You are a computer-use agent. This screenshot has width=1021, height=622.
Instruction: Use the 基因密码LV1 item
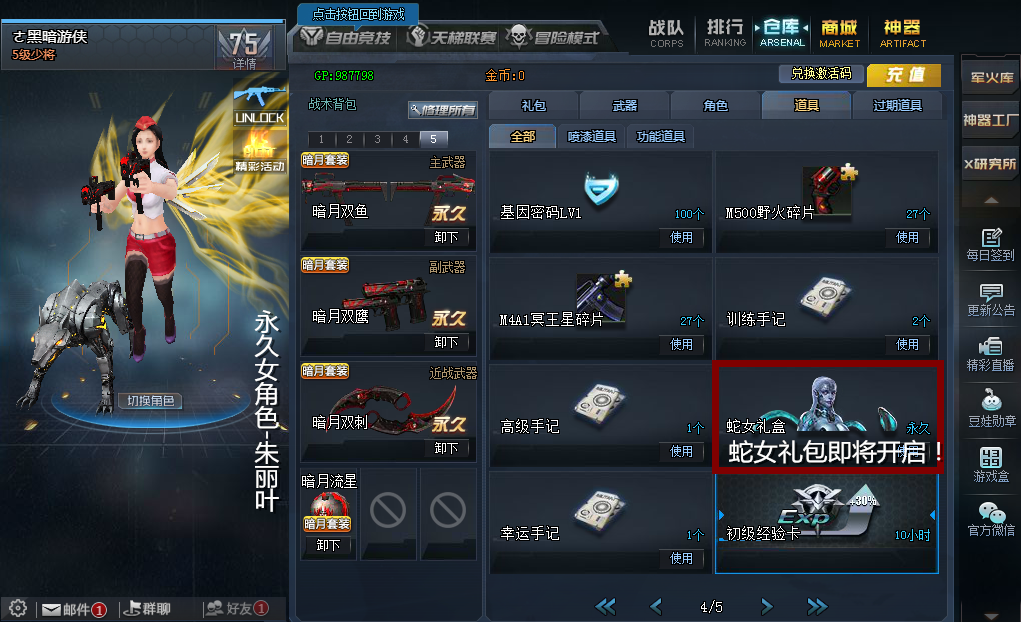681,237
